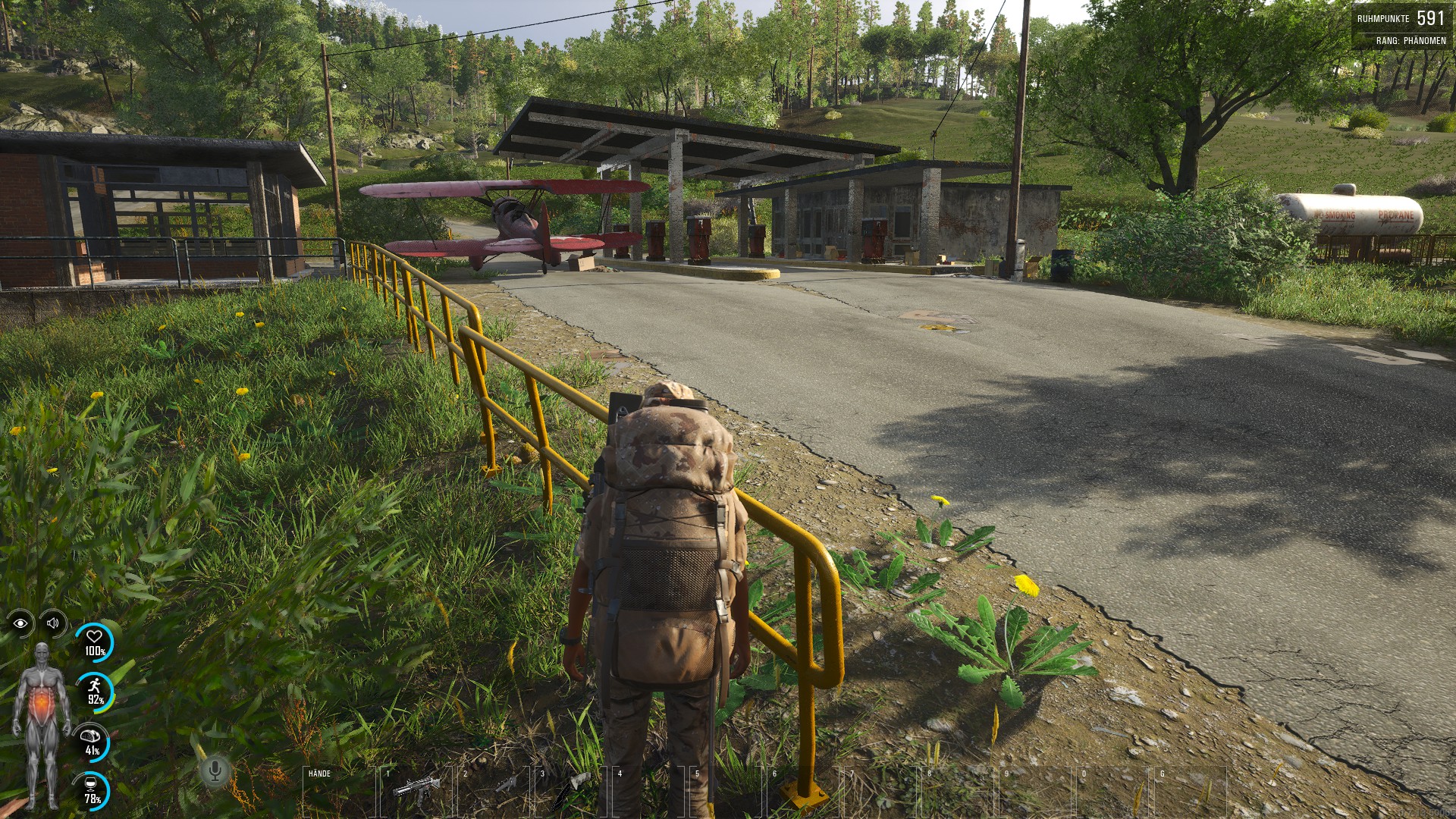The height and width of the screenshot is (819, 1456).
Task: Click the speaker noise indicator icon
Action: [x=53, y=623]
